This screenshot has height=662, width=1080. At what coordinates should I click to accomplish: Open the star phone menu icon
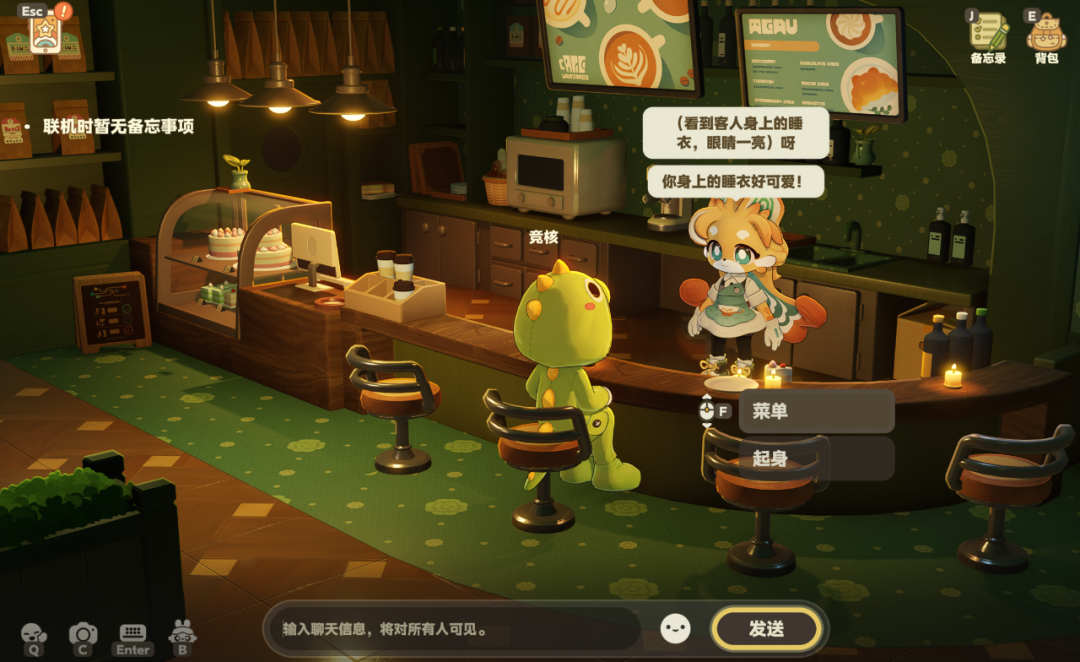[45, 35]
